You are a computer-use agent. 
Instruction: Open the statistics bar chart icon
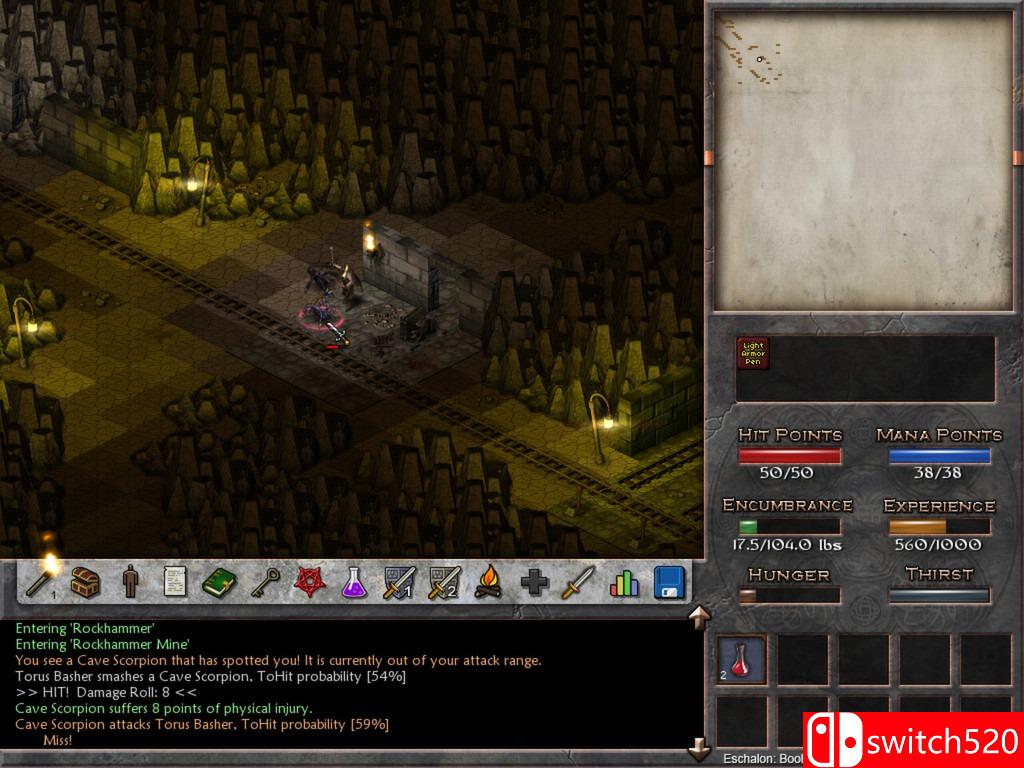[x=624, y=582]
